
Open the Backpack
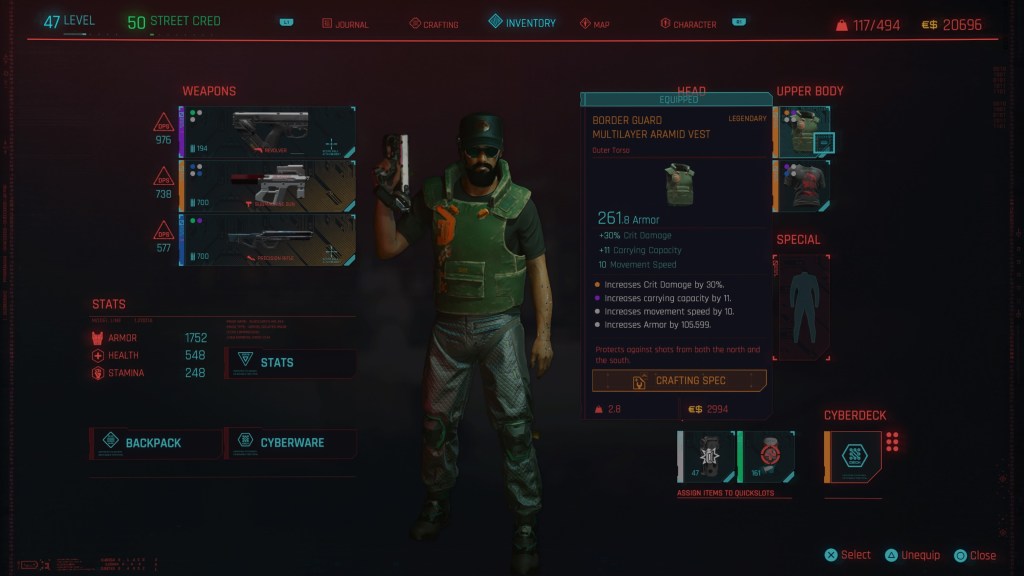coord(155,442)
